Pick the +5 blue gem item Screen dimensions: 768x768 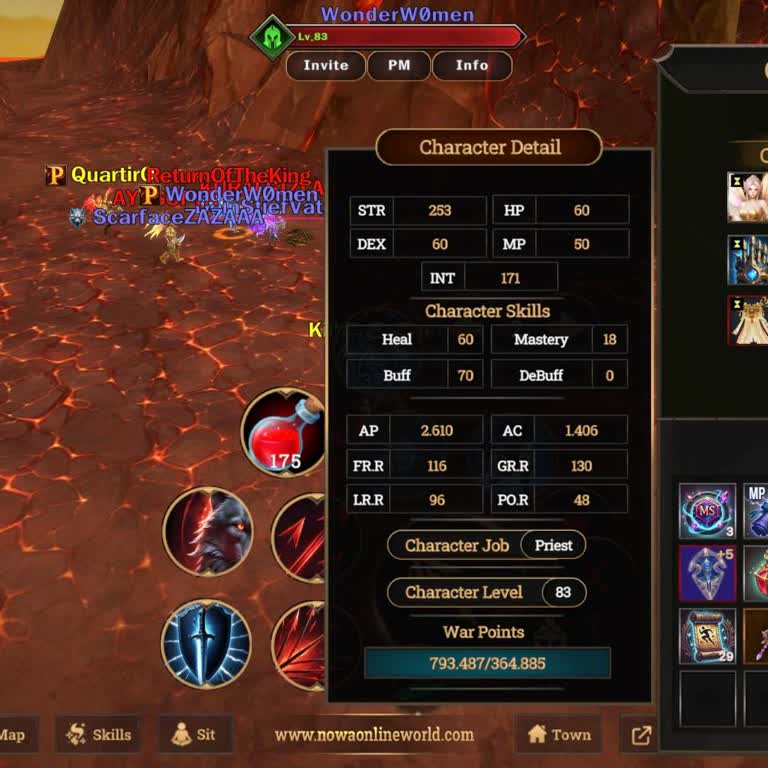click(x=707, y=573)
